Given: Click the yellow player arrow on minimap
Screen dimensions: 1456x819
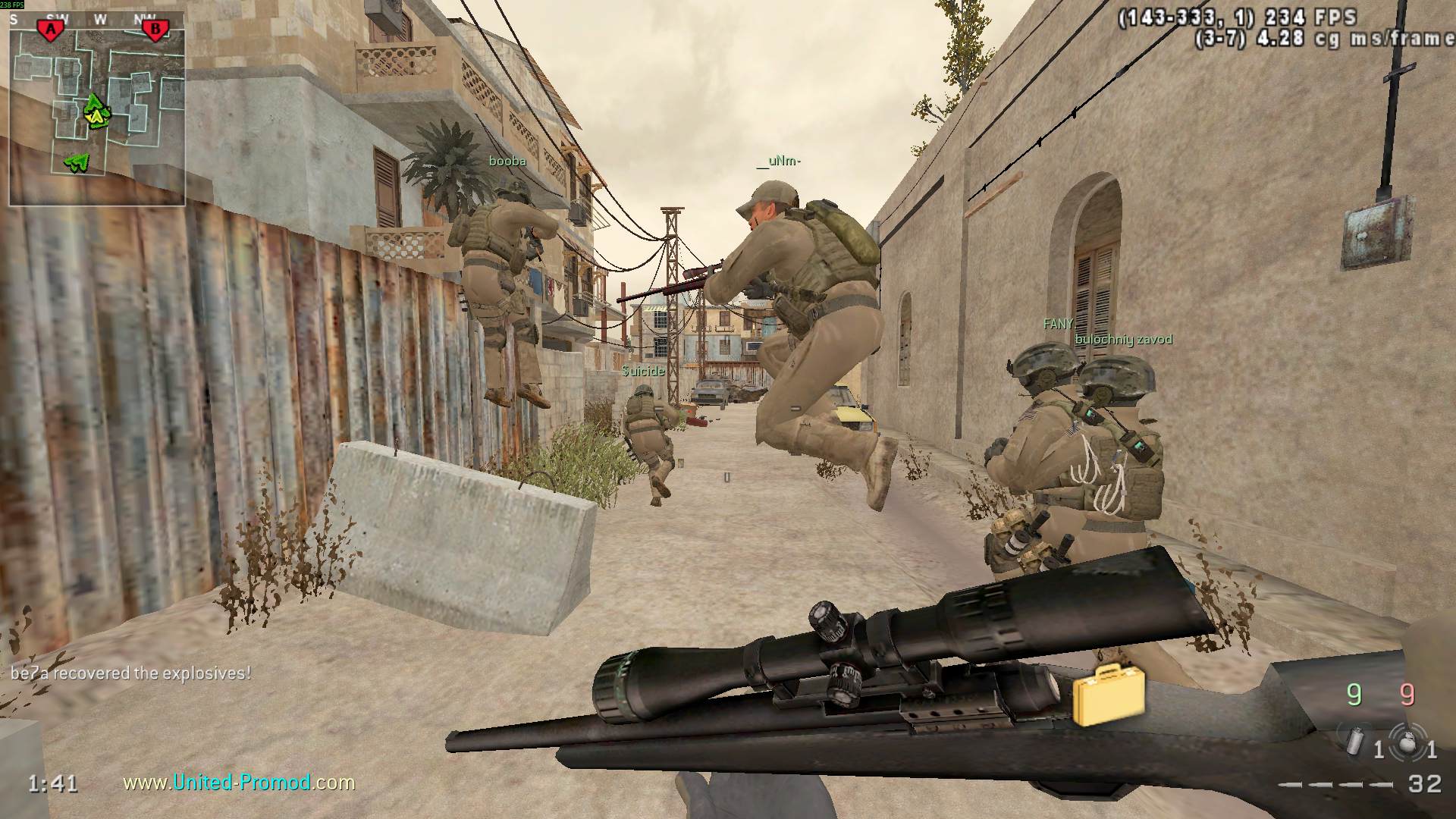Looking at the screenshot, I should pyautogui.click(x=96, y=116).
